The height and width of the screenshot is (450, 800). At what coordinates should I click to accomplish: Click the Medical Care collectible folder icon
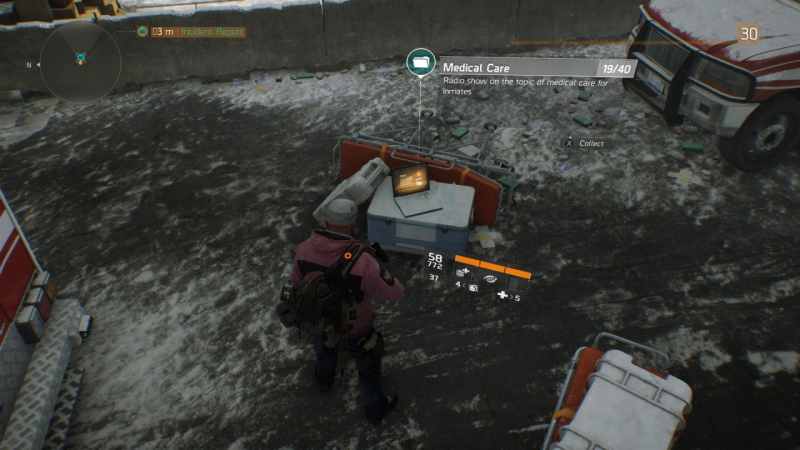422,63
